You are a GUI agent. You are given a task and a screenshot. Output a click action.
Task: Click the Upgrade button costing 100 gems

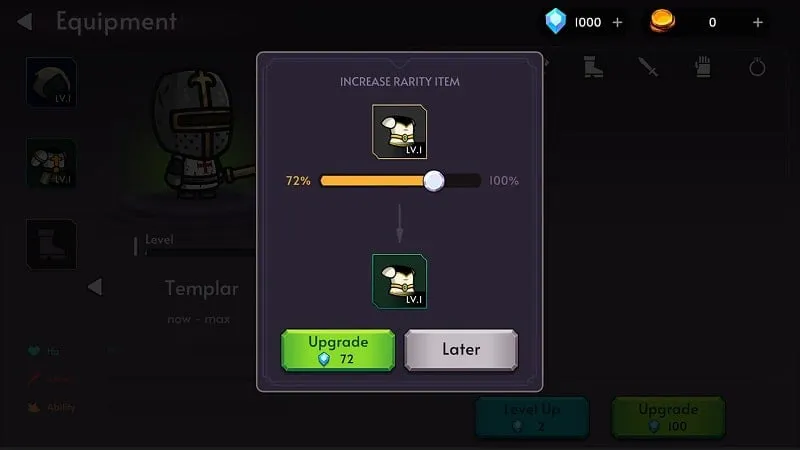(668, 417)
